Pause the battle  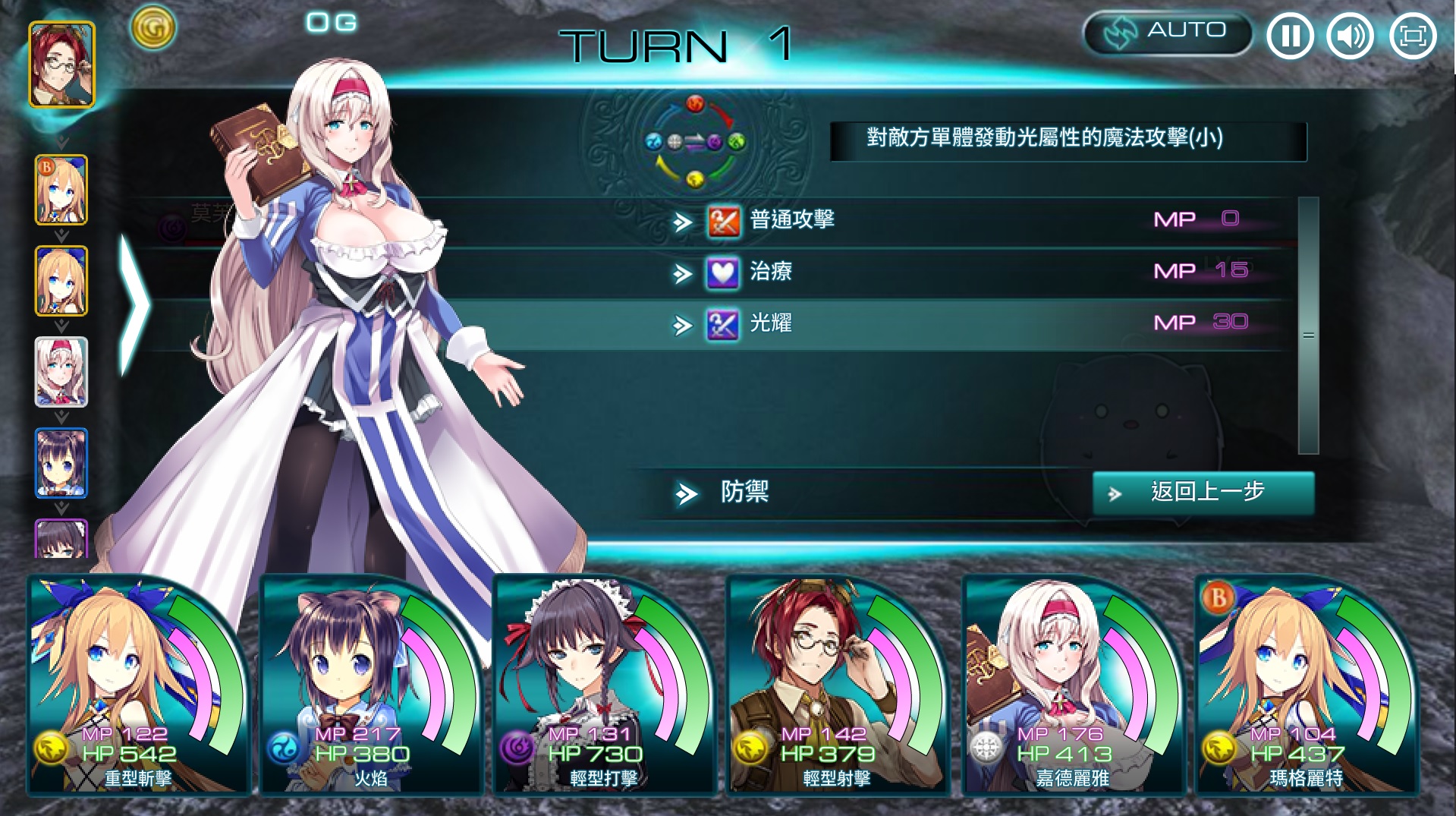[x=1290, y=36]
